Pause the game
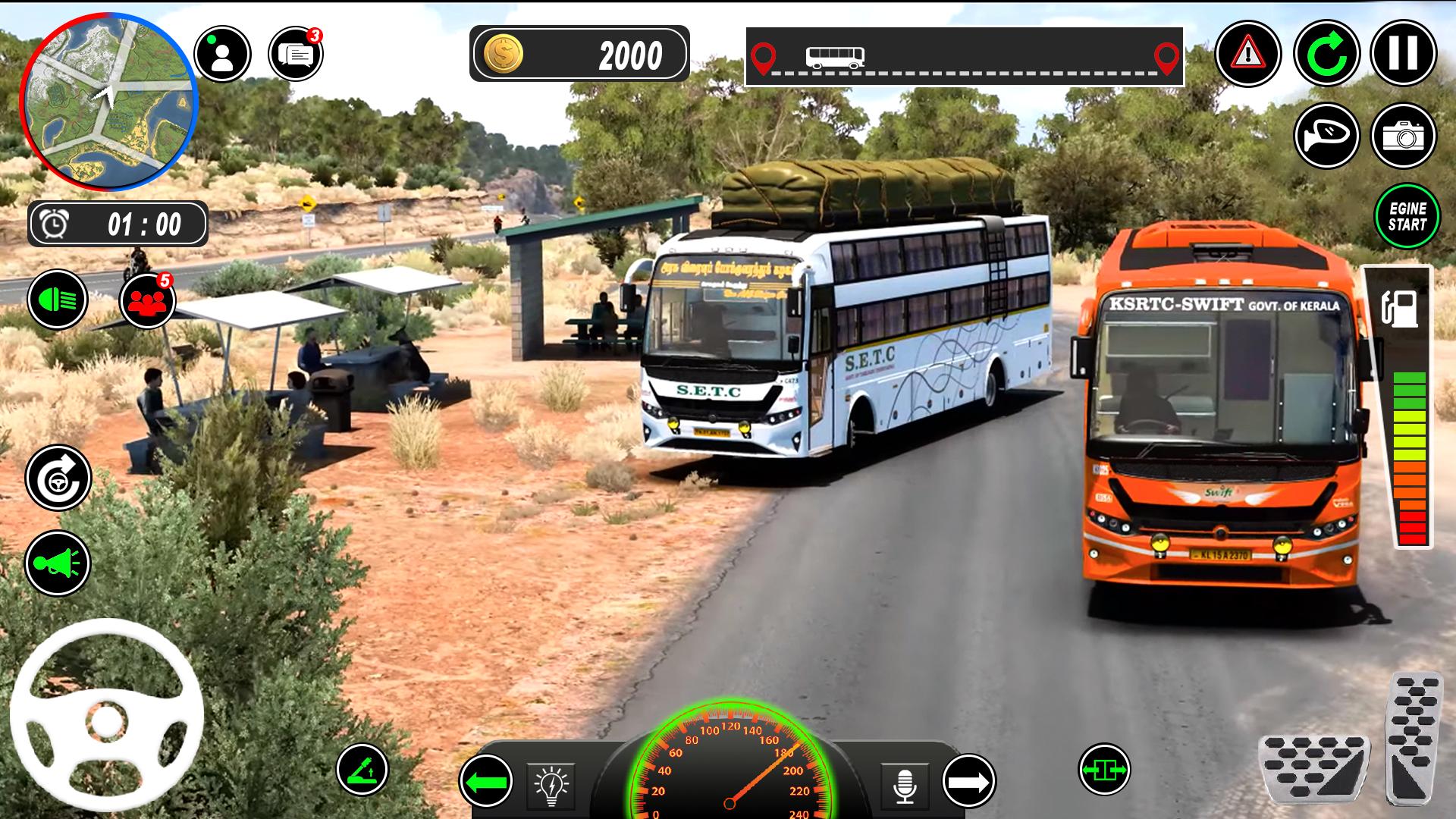1456x819 pixels. point(1403,54)
